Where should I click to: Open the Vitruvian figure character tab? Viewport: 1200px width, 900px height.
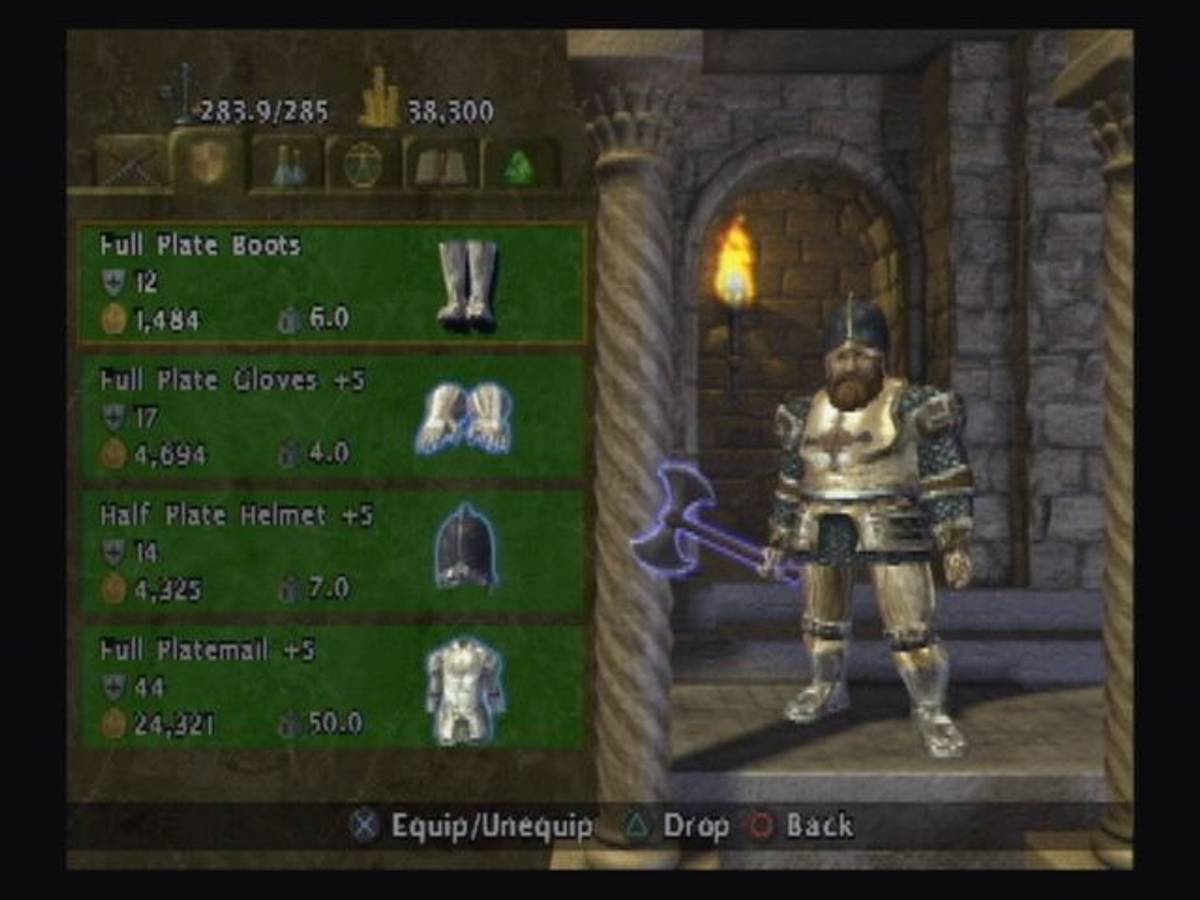coord(364,164)
